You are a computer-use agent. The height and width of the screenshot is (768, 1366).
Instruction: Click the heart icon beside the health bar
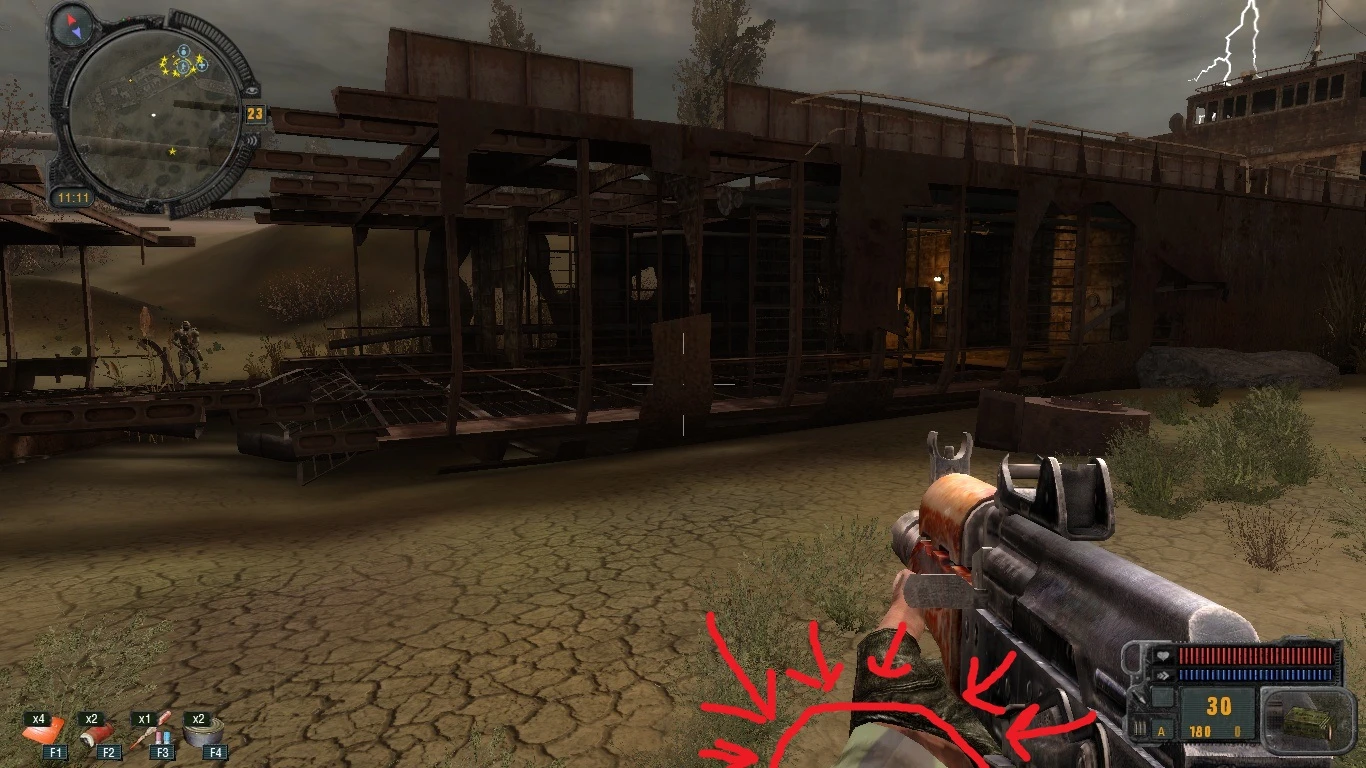tap(1162, 655)
